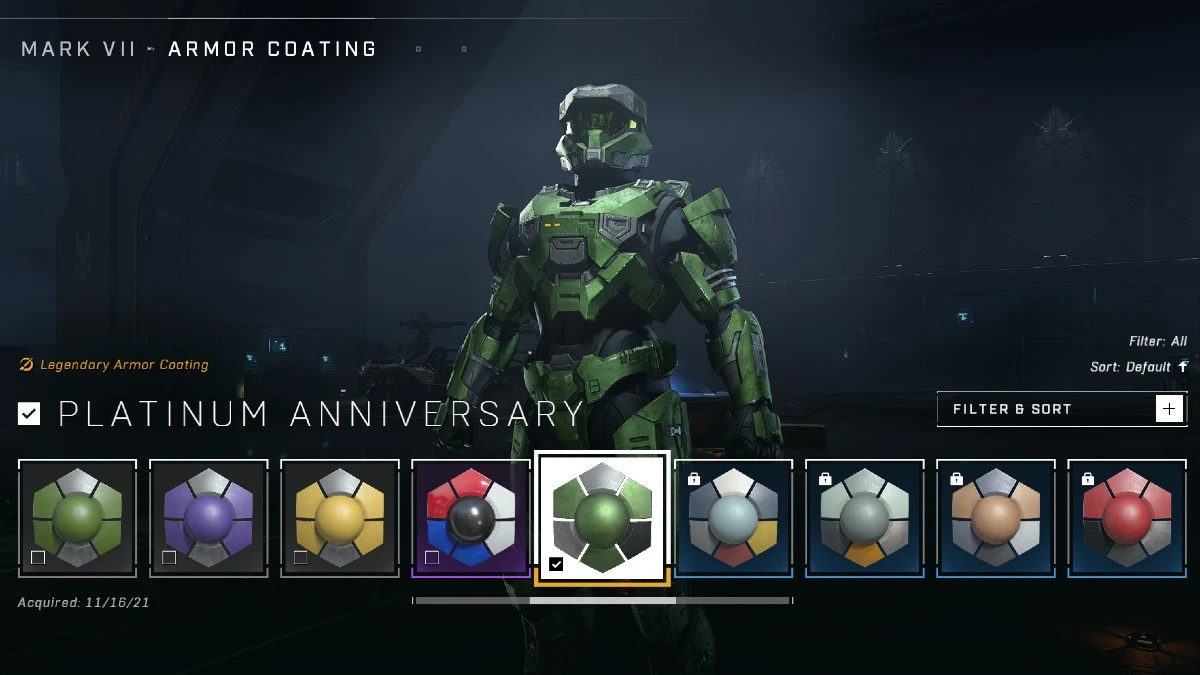Image resolution: width=1200 pixels, height=675 pixels.
Task: Choose the locked pale grey and orange coating
Action: [865, 518]
